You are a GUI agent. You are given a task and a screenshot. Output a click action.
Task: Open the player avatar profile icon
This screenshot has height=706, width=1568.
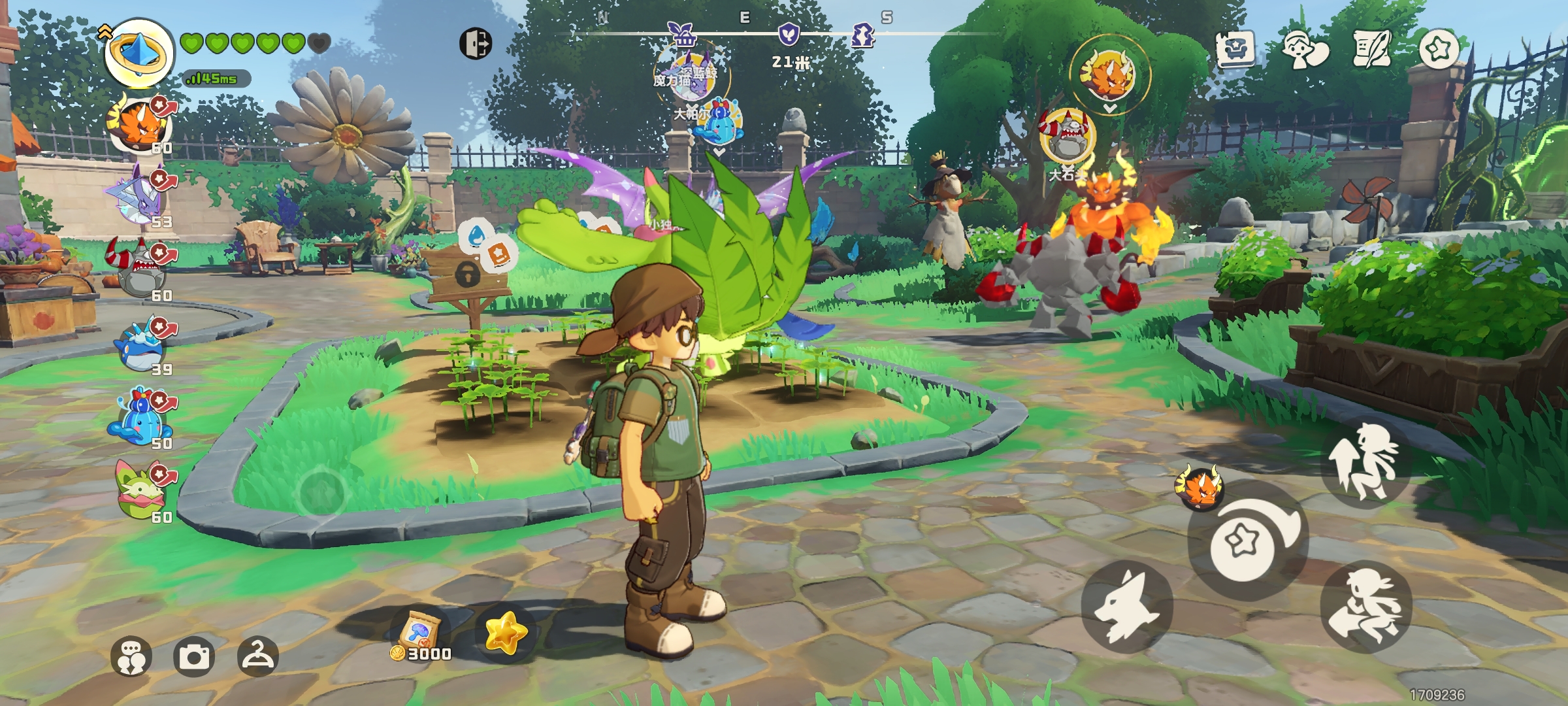point(139,54)
